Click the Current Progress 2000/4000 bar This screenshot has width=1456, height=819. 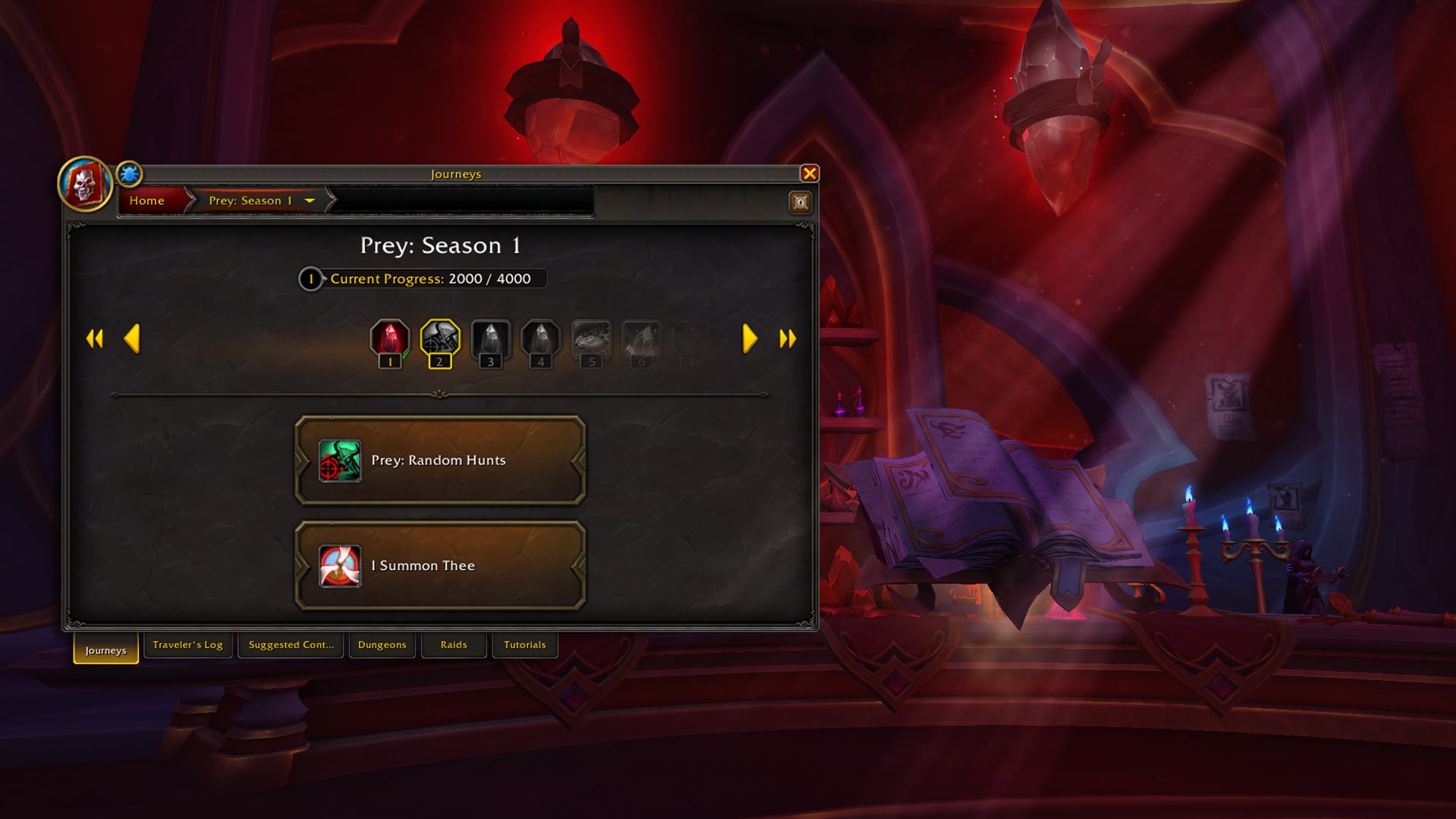click(x=425, y=279)
